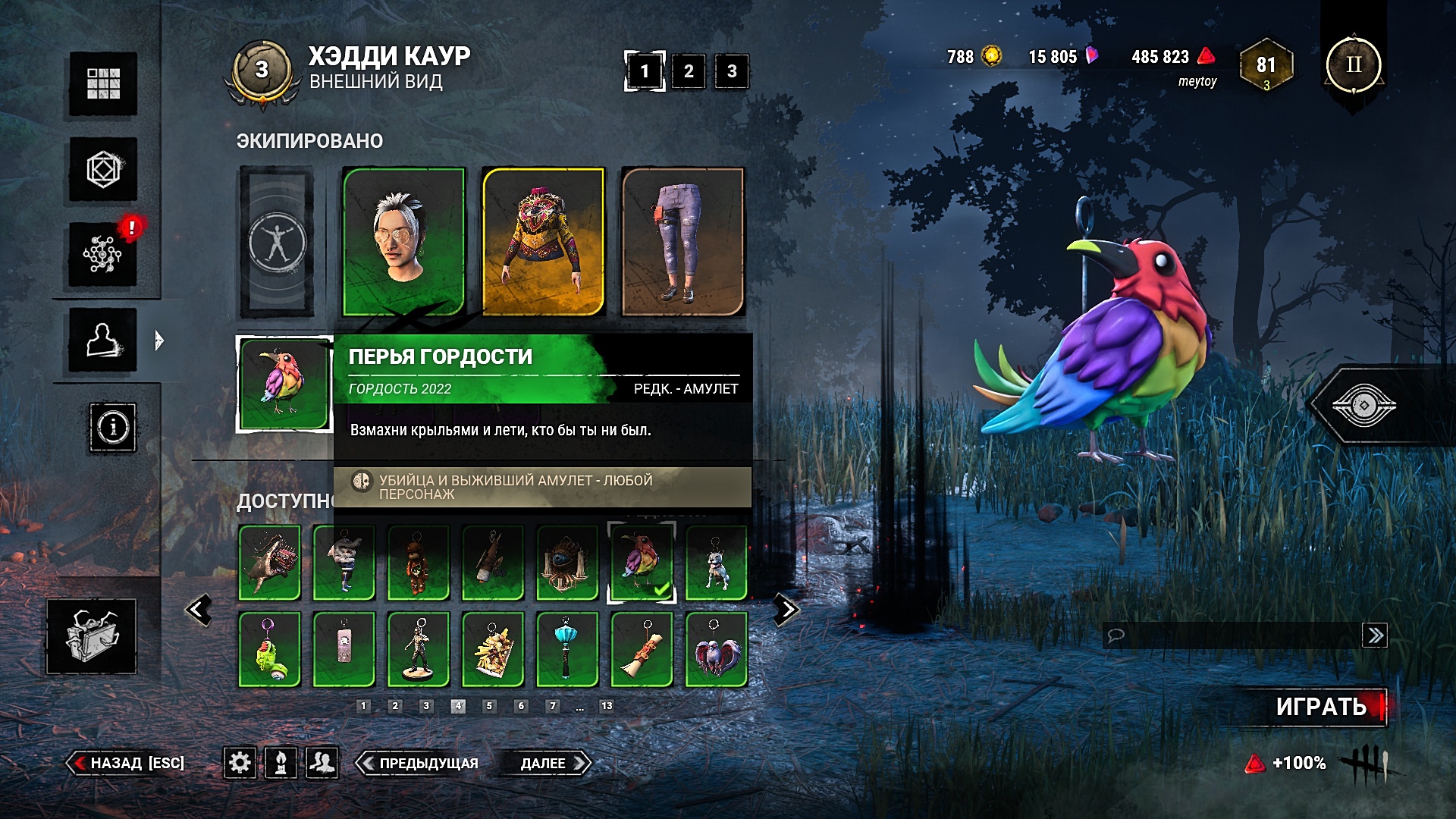
Task: Equip the blue lantern charm
Action: 566,649
